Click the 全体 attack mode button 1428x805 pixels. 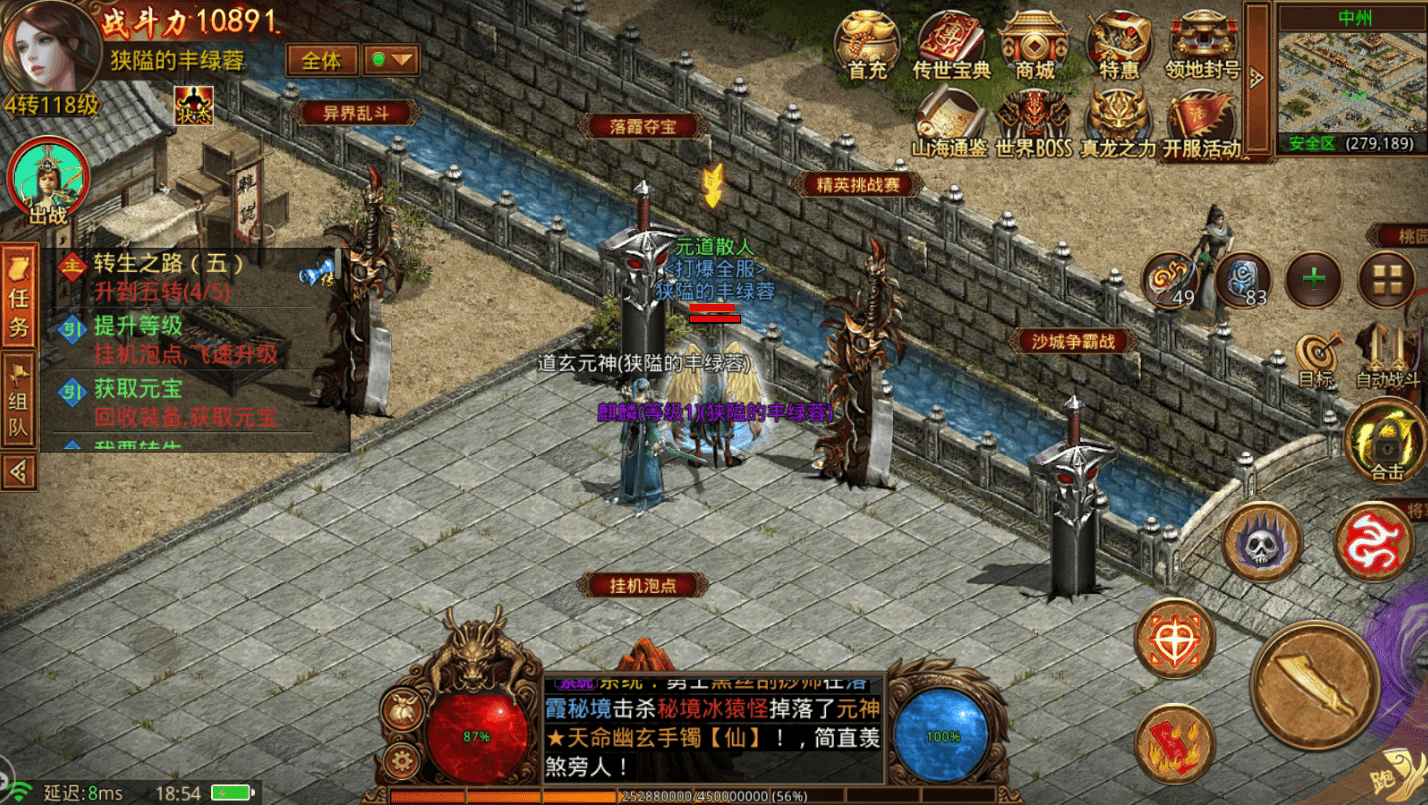click(322, 60)
